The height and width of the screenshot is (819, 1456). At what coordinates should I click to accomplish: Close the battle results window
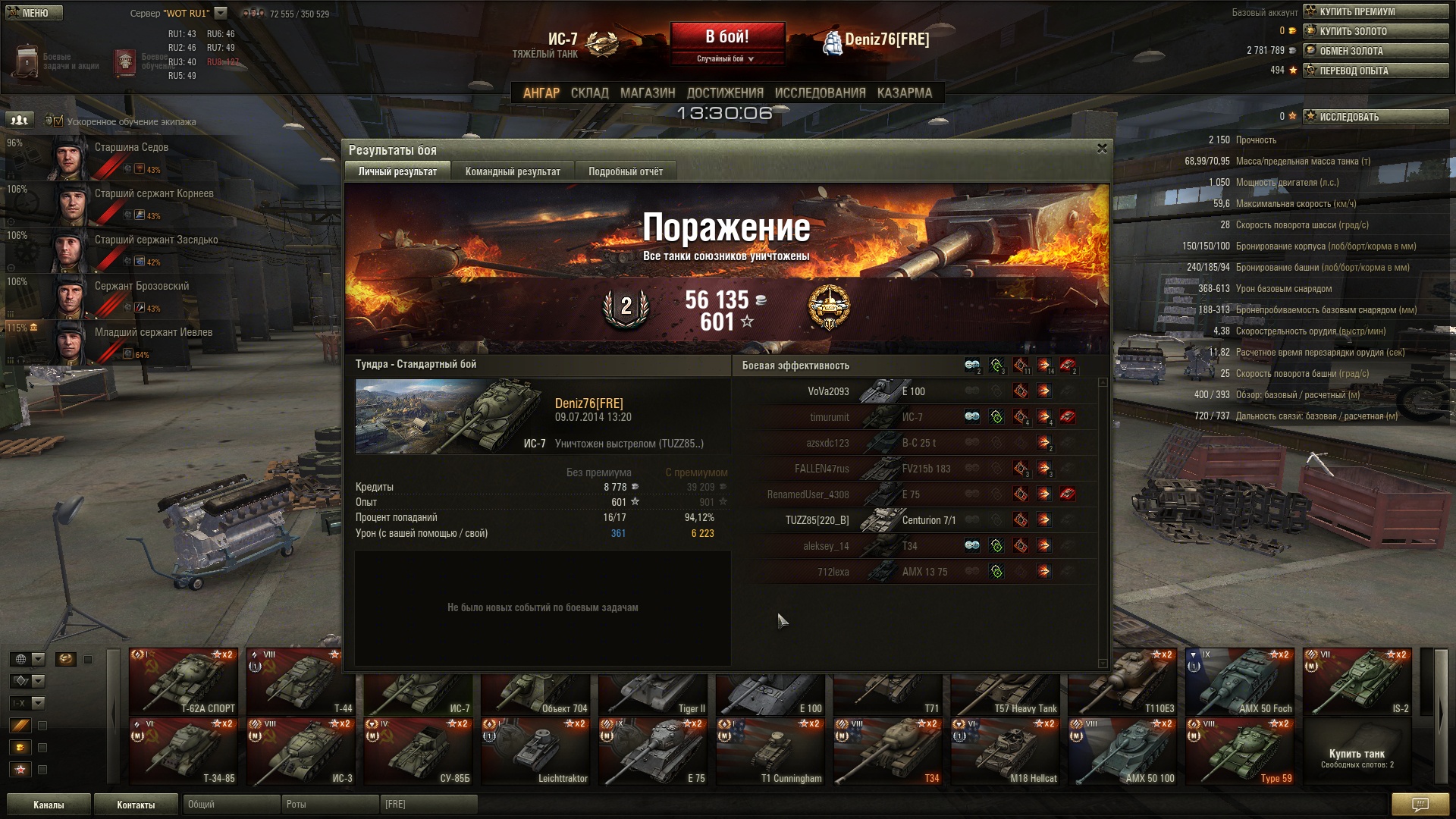(1102, 149)
